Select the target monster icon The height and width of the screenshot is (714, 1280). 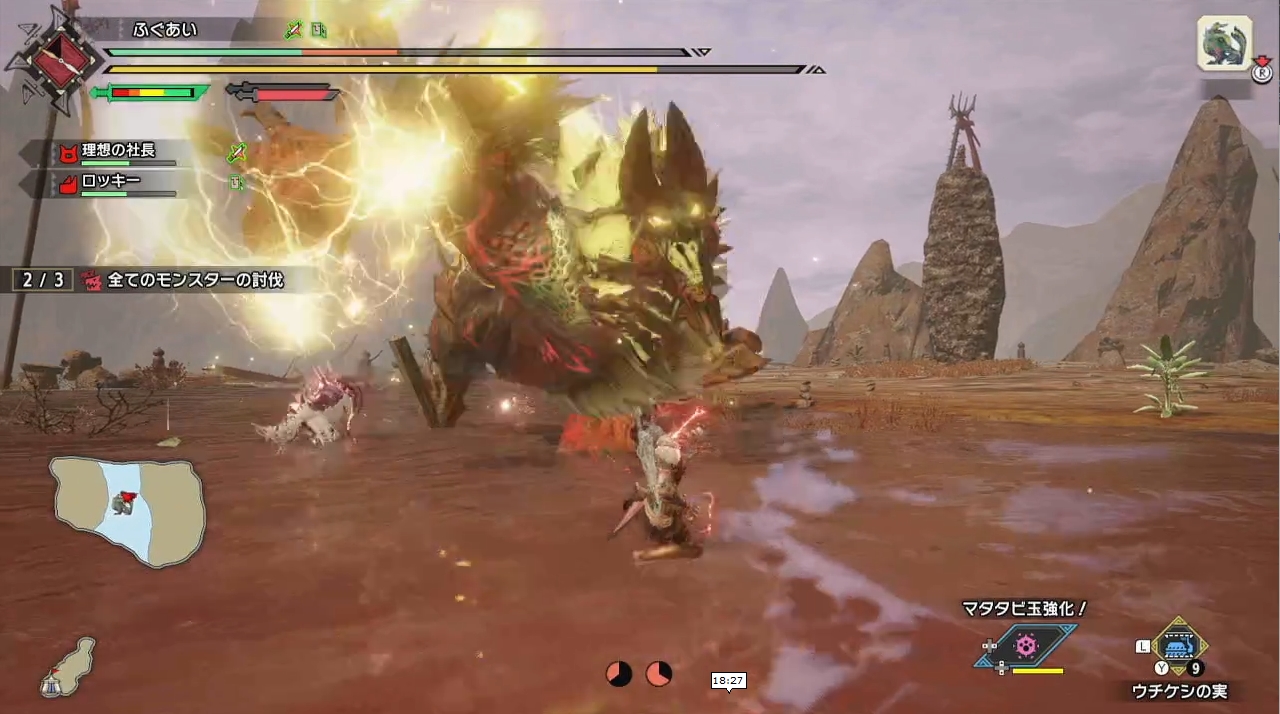click(1224, 44)
